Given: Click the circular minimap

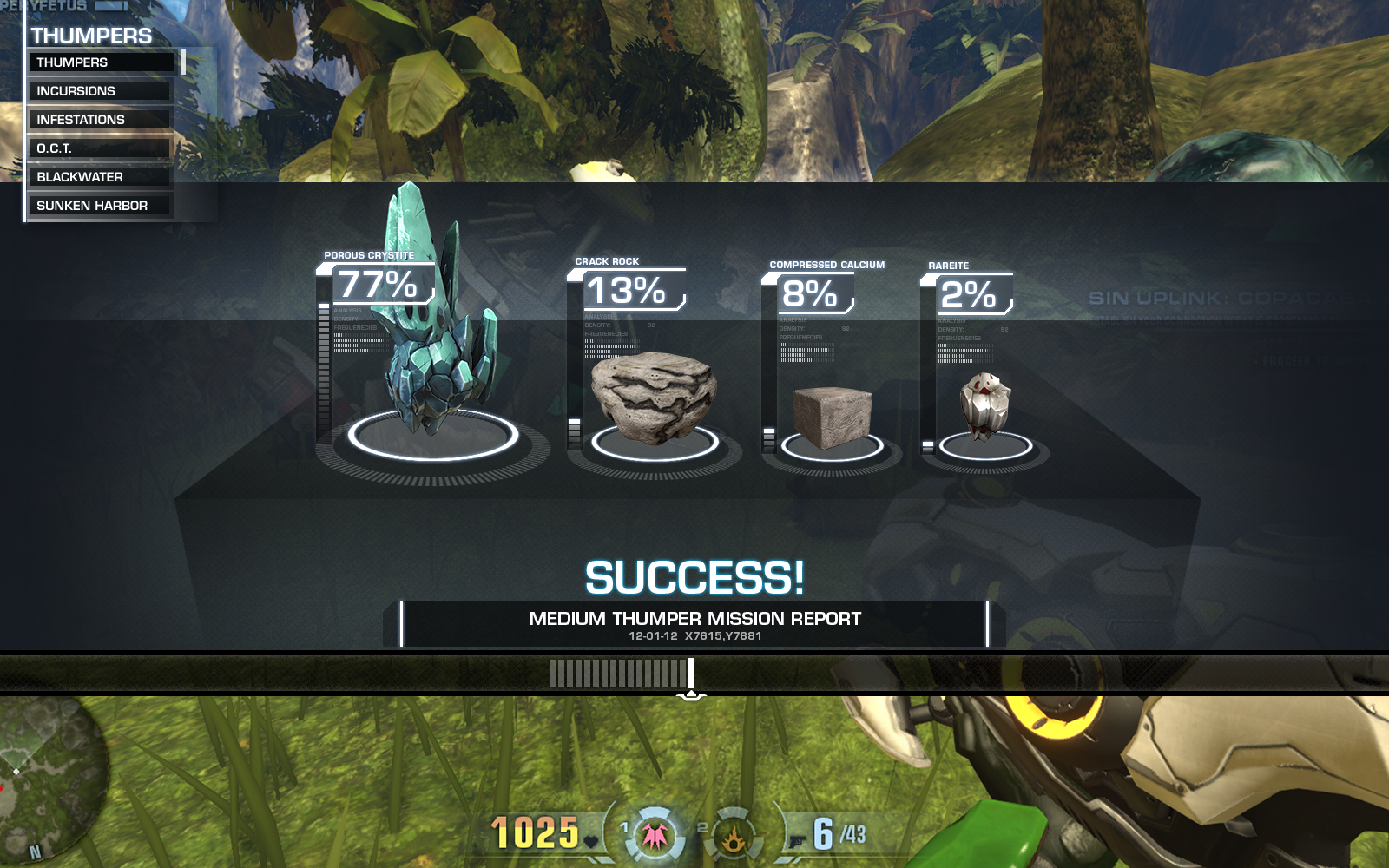Looking at the screenshot, I should click(x=48, y=773).
